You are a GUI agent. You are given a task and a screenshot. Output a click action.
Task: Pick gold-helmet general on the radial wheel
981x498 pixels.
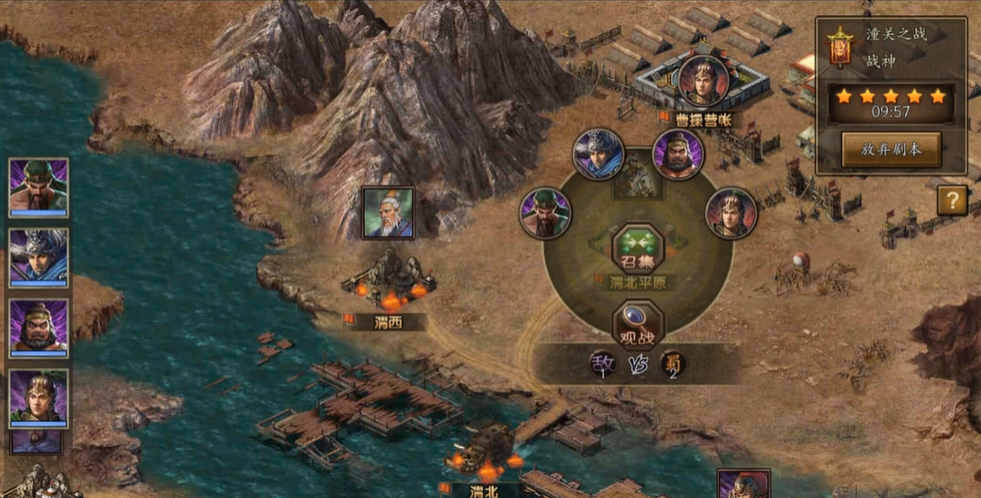pos(731,213)
